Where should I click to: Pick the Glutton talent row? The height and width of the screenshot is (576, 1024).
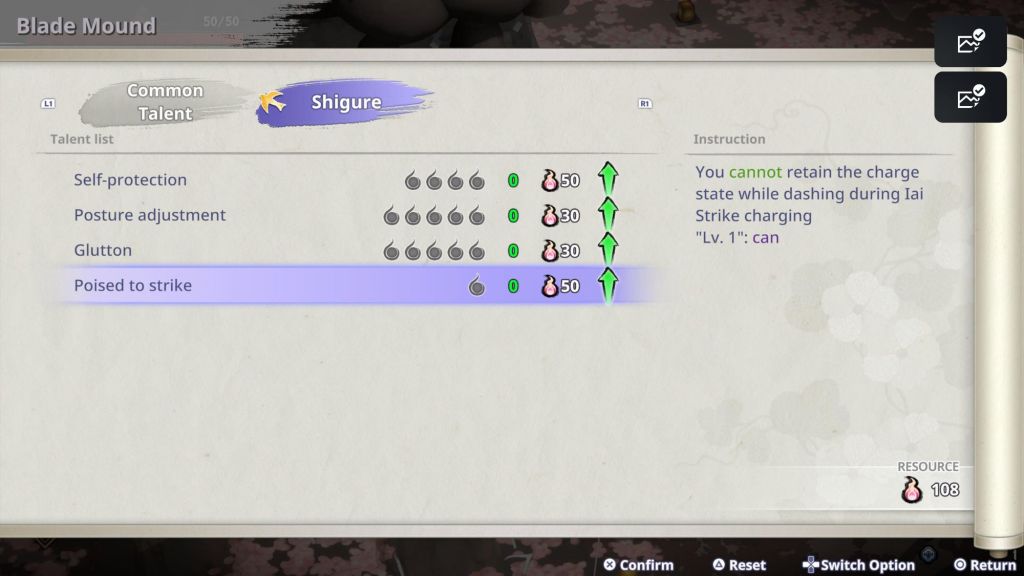103,250
